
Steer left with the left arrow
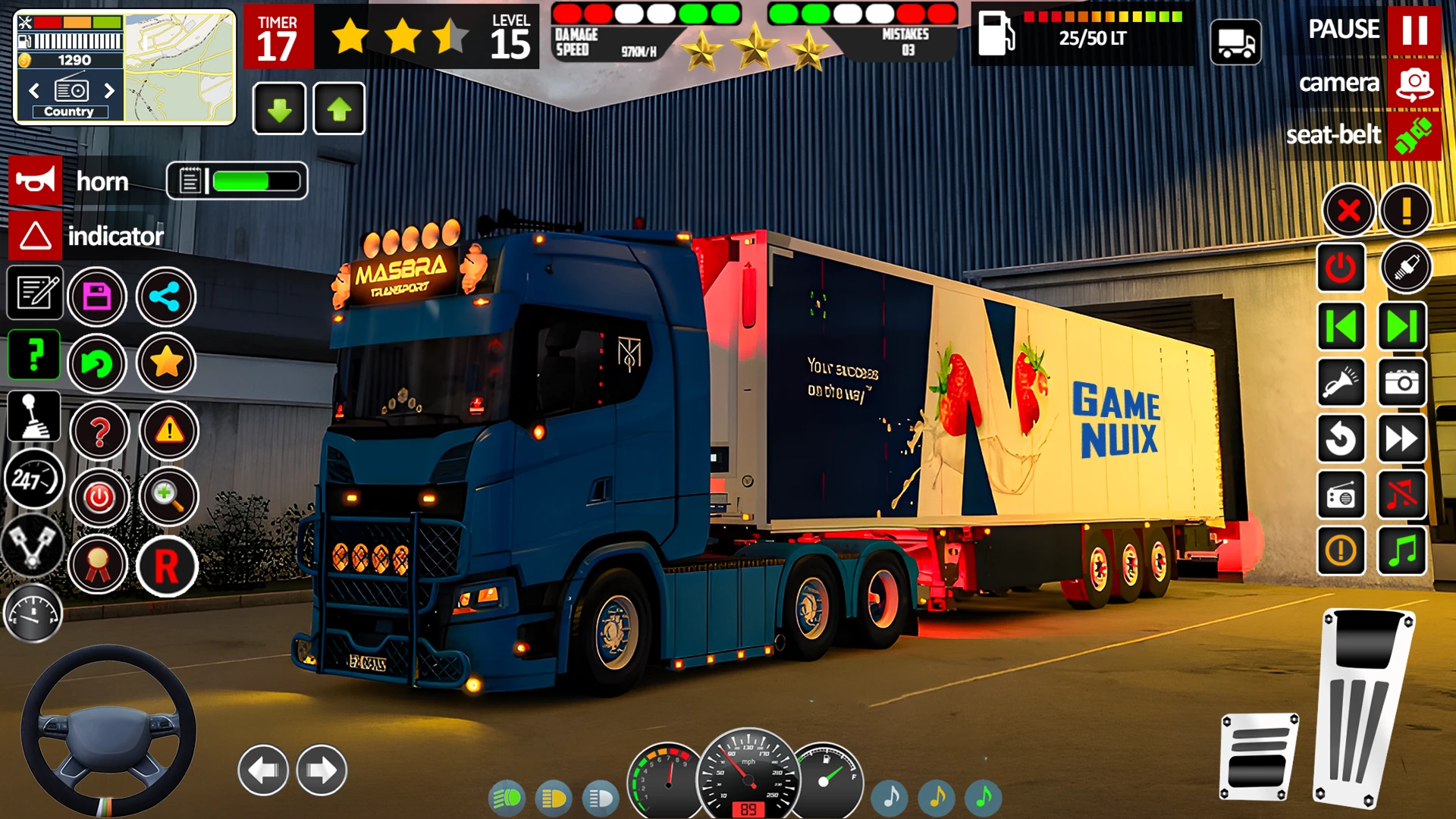click(x=263, y=770)
